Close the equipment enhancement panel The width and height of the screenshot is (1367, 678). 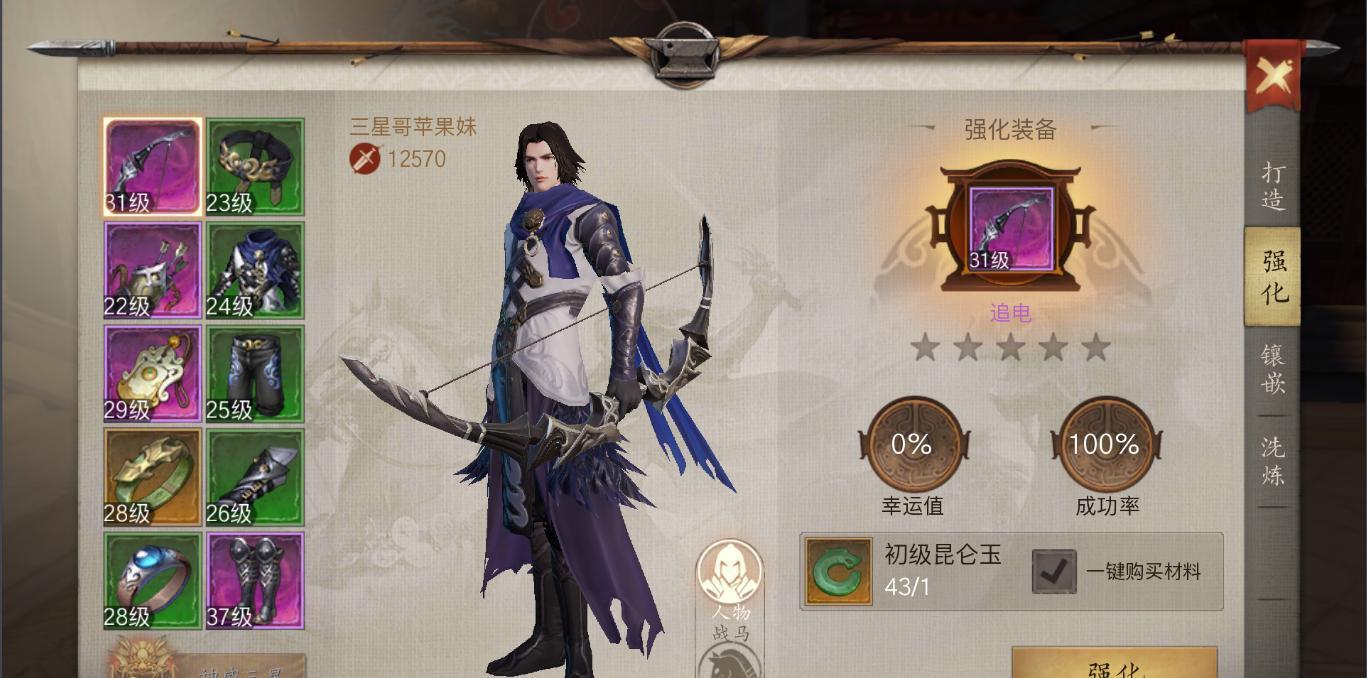coord(1273,75)
